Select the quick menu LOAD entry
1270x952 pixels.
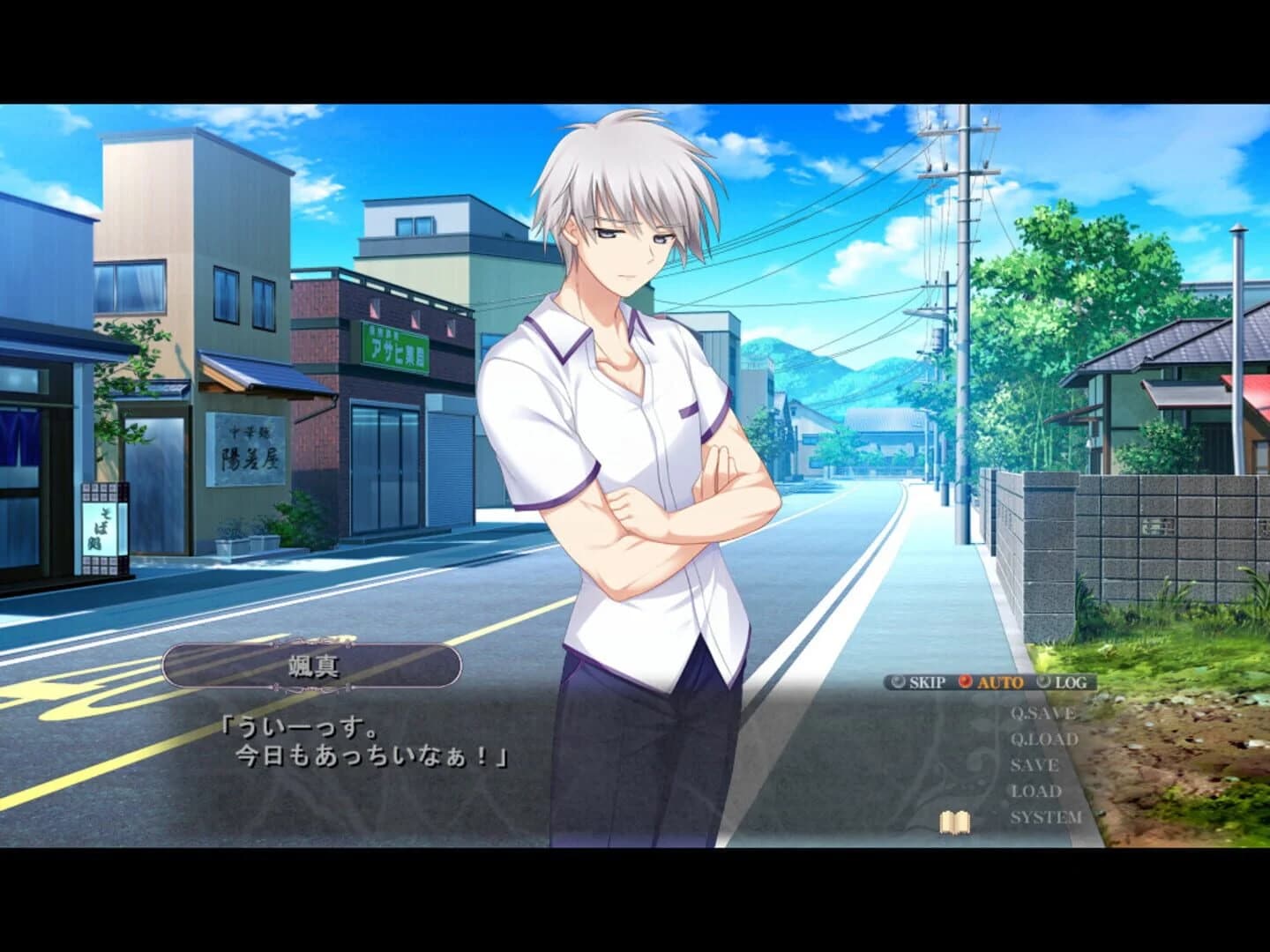coord(1037,792)
